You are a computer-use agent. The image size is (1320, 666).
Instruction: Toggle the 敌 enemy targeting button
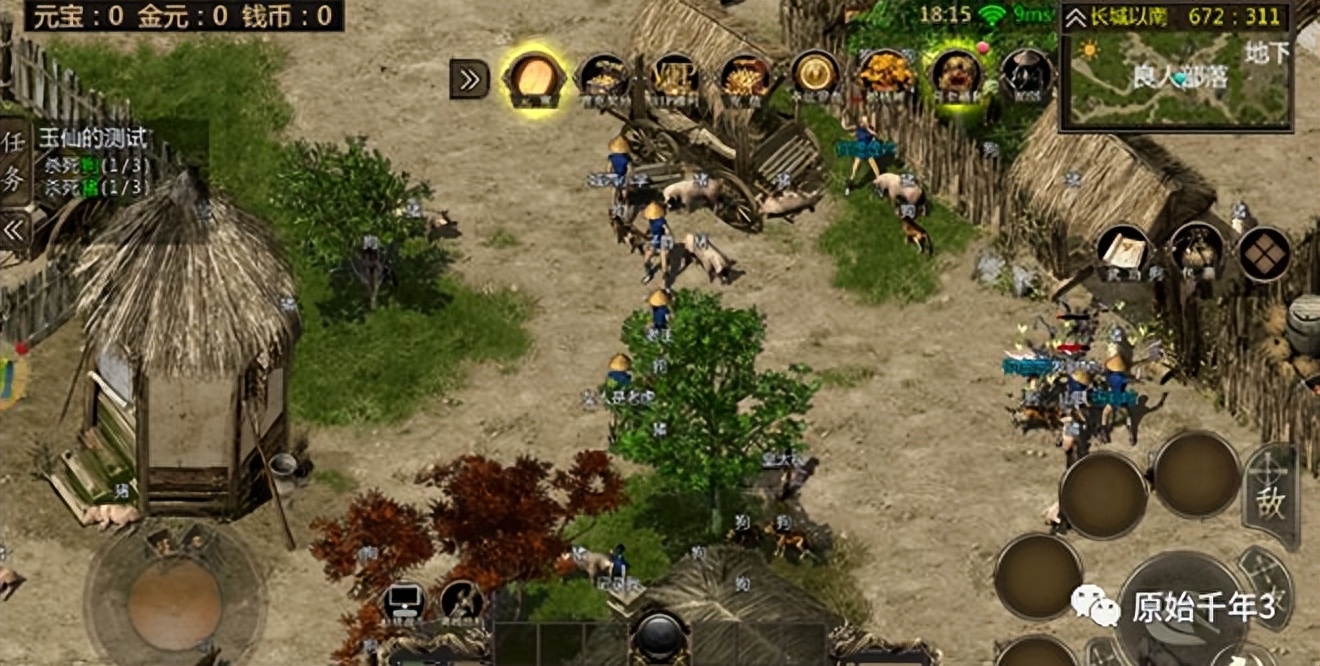(x=1272, y=498)
